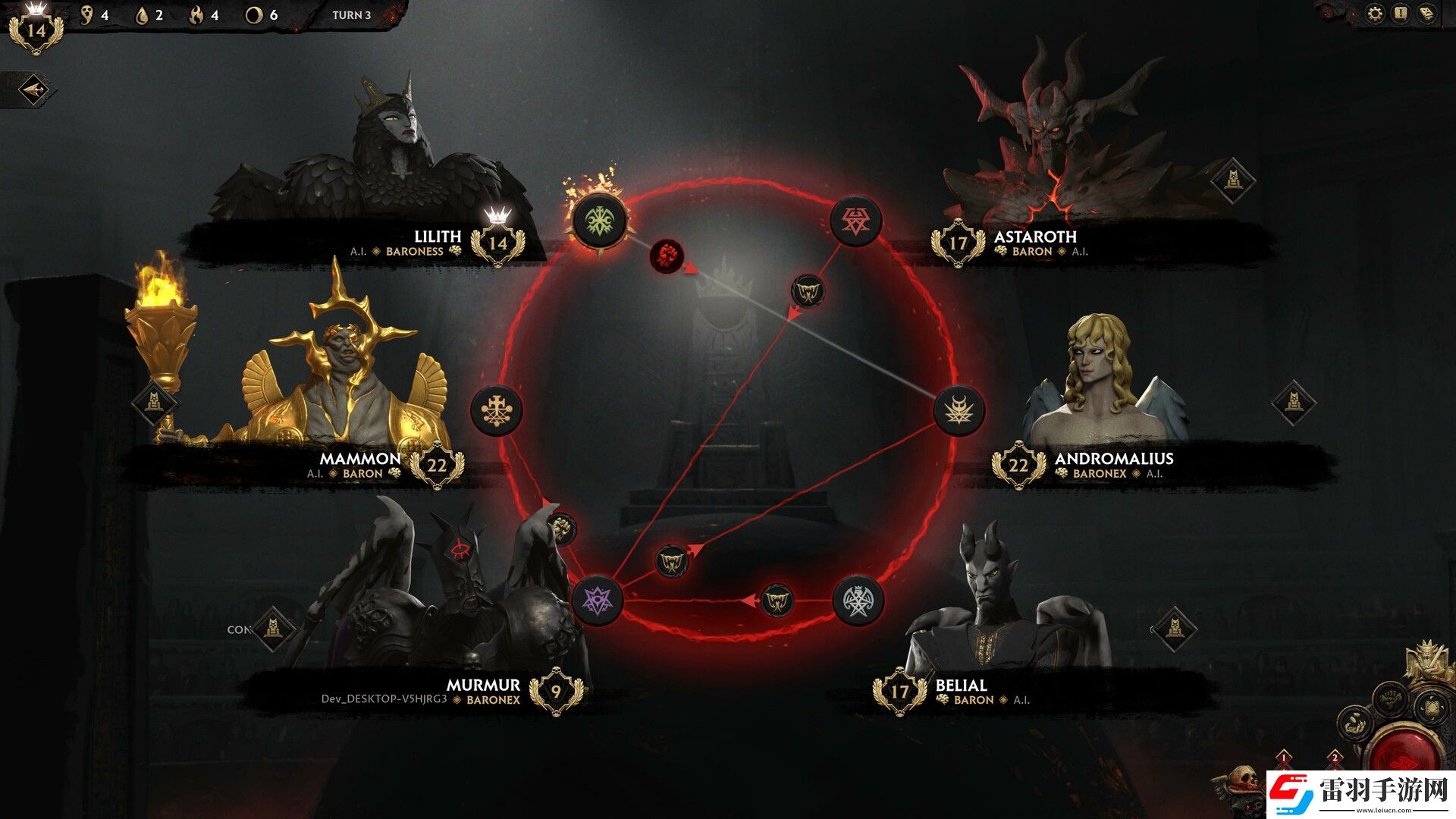Image resolution: width=1456 pixels, height=819 pixels.
Task: Select Mammon's golden sigil on the ring
Action: point(496,410)
